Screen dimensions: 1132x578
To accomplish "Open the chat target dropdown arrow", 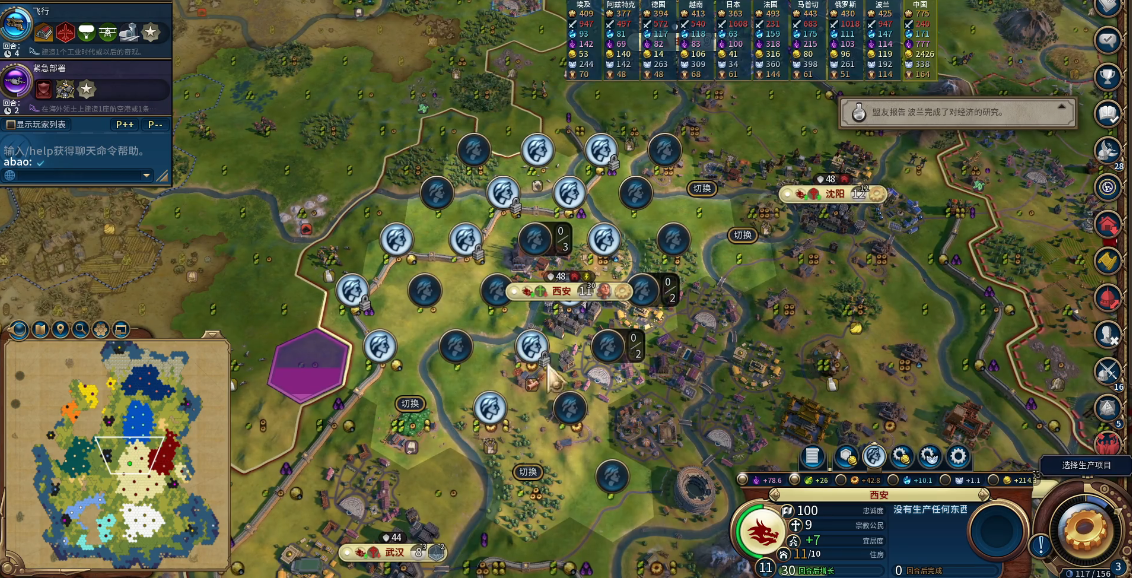I will tap(146, 175).
